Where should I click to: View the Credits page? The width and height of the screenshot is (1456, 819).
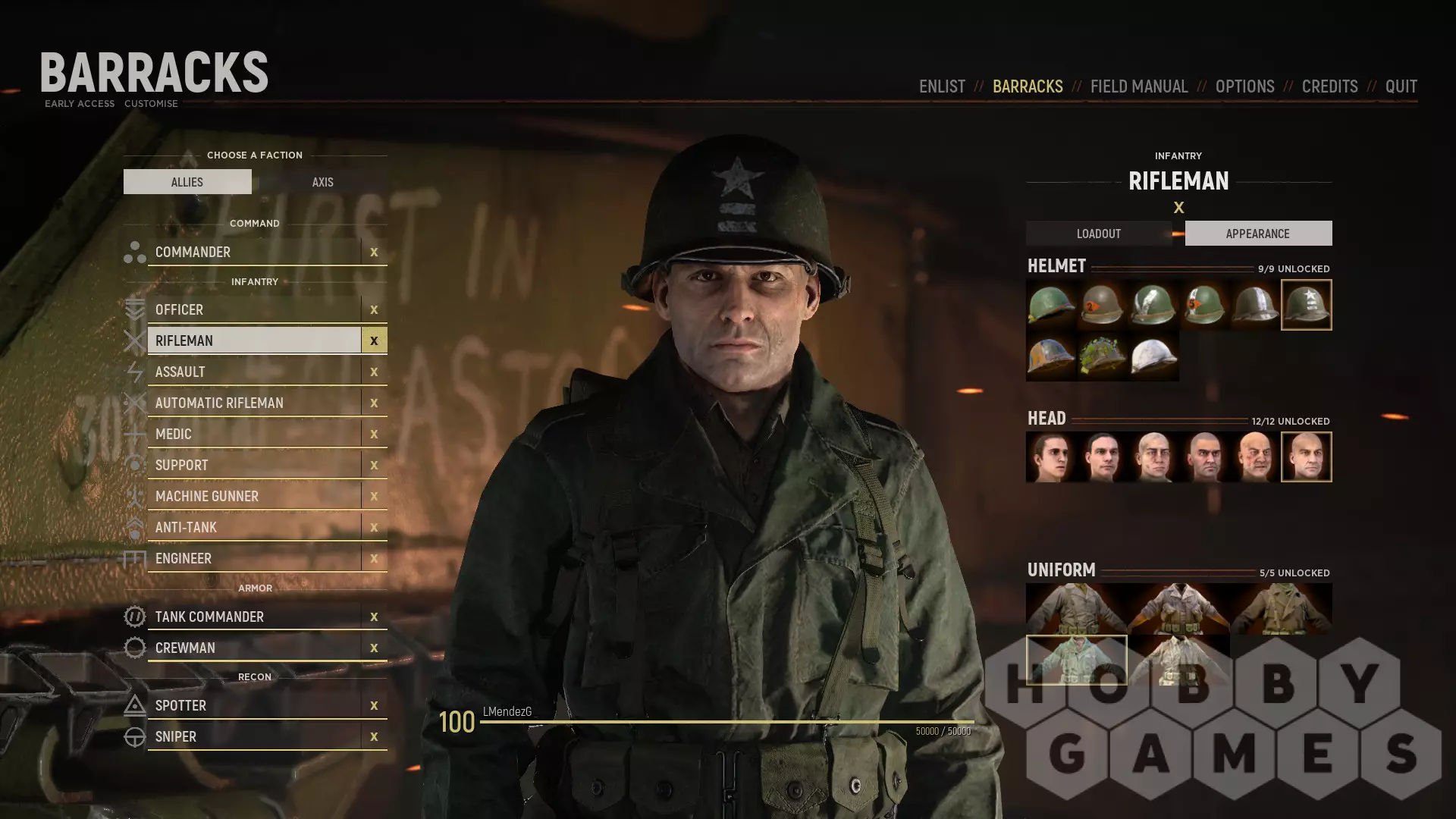point(1329,86)
